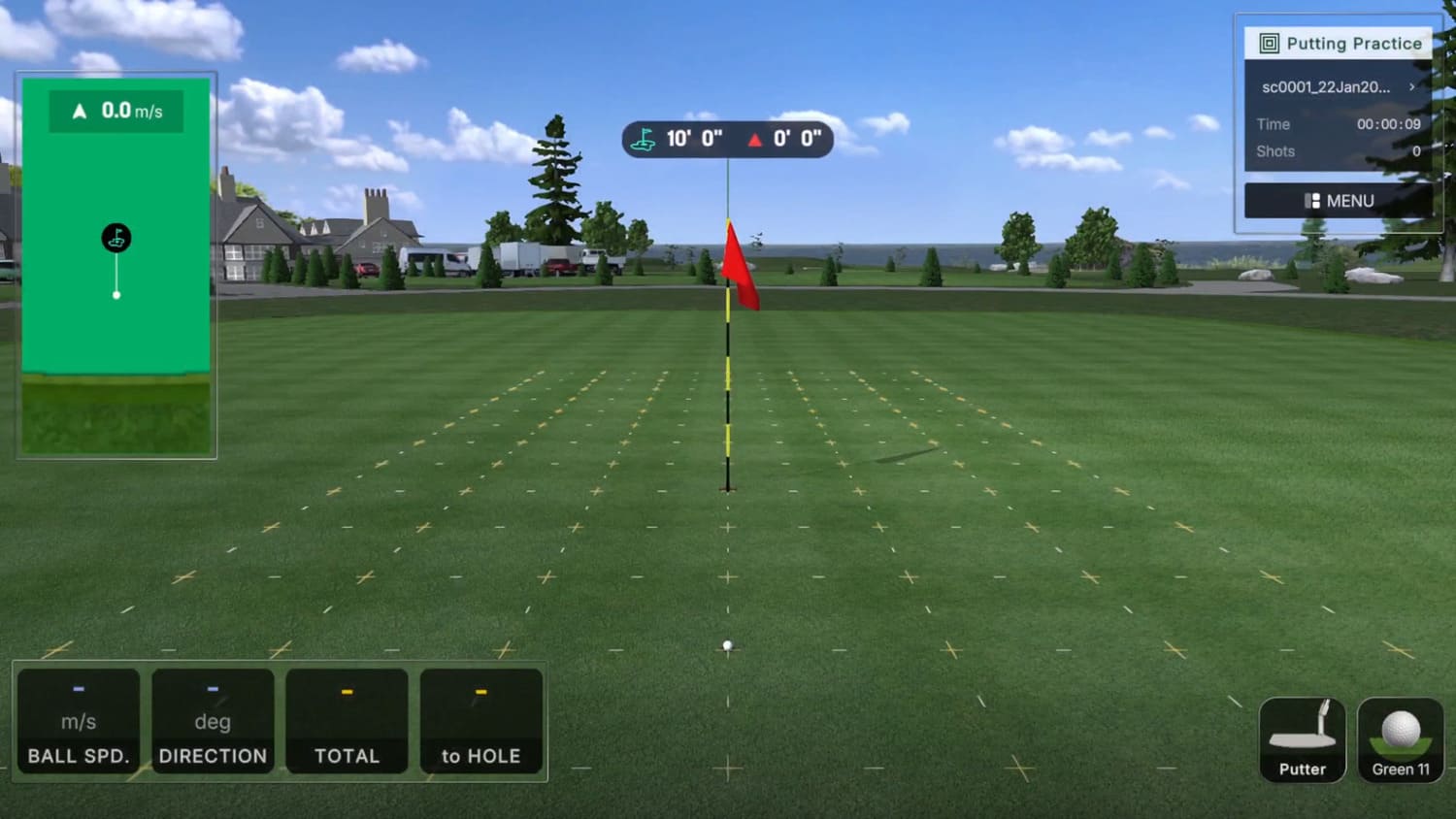Screen dimensions: 1456x819
Task: Expand the to HOLE stat tile options
Action: [x=481, y=721]
